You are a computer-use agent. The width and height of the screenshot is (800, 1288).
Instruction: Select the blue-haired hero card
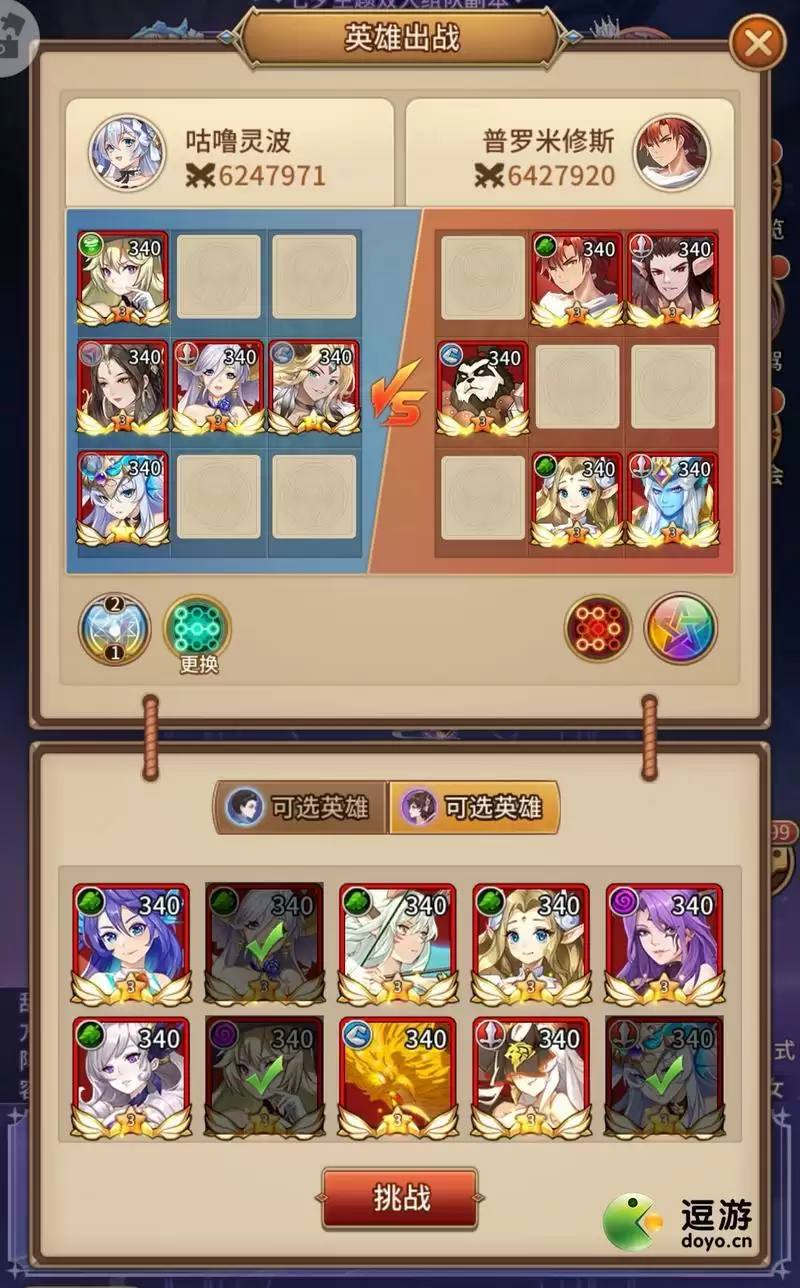point(131,943)
